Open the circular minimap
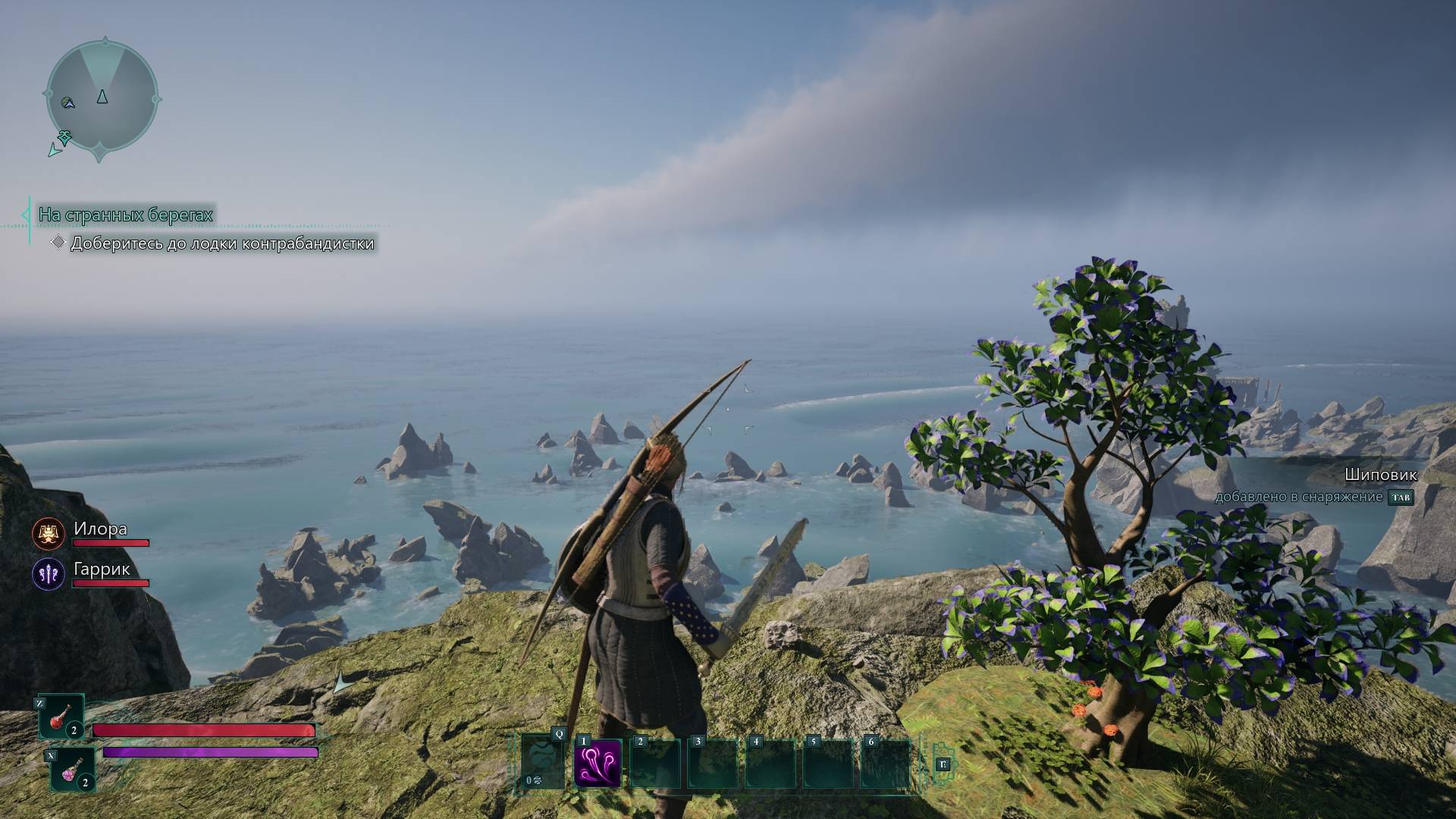The width and height of the screenshot is (1456, 819). pyautogui.click(x=102, y=99)
